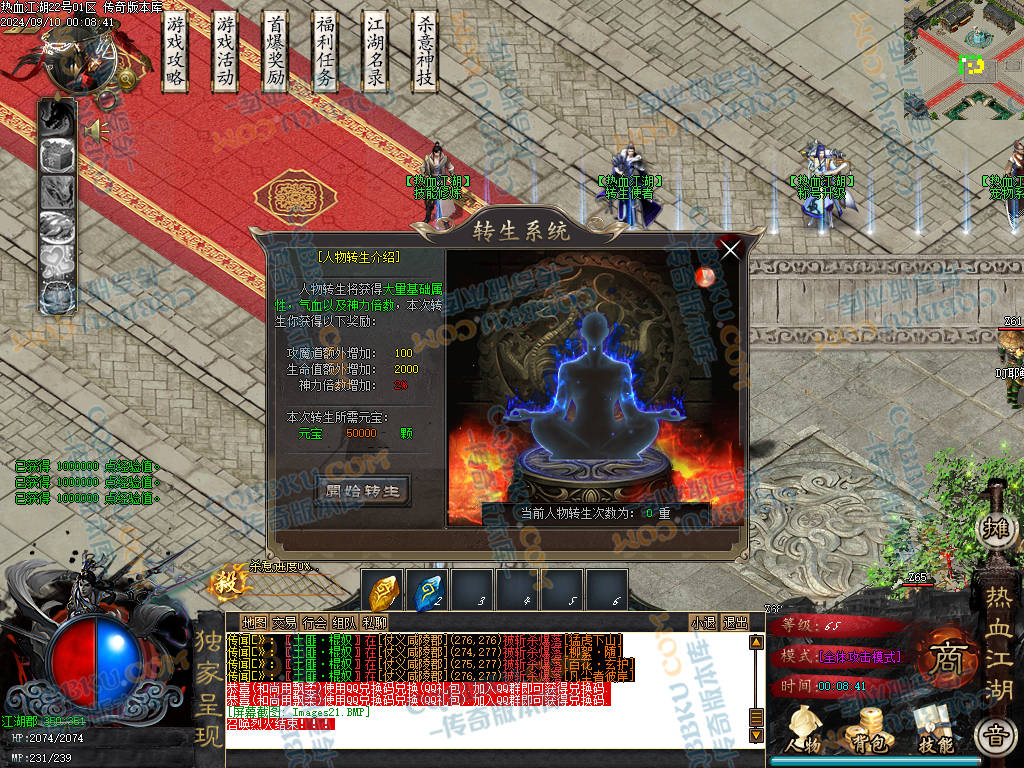
Task: Toggle the speaker sound icon
Action: click(96, 130)
